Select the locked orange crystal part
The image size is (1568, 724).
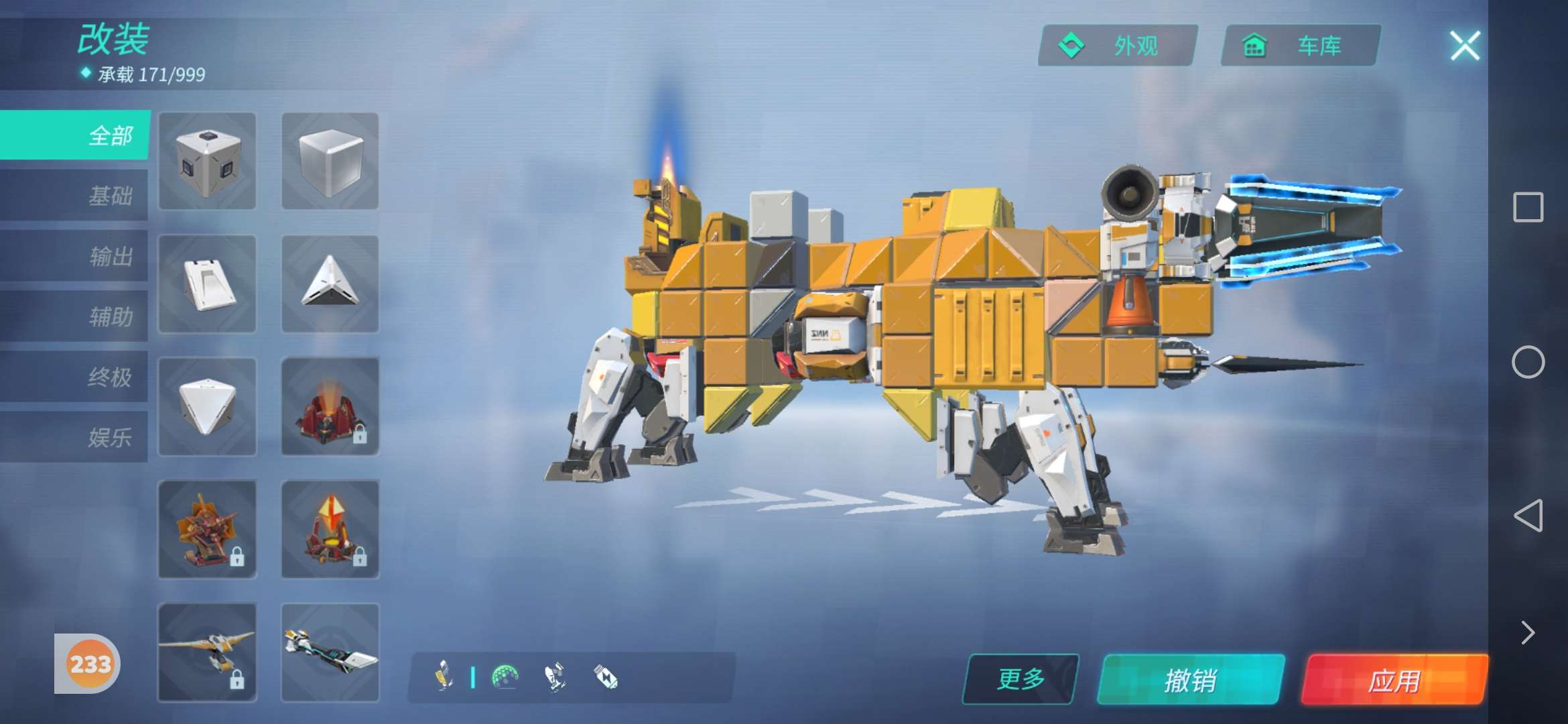330,530
